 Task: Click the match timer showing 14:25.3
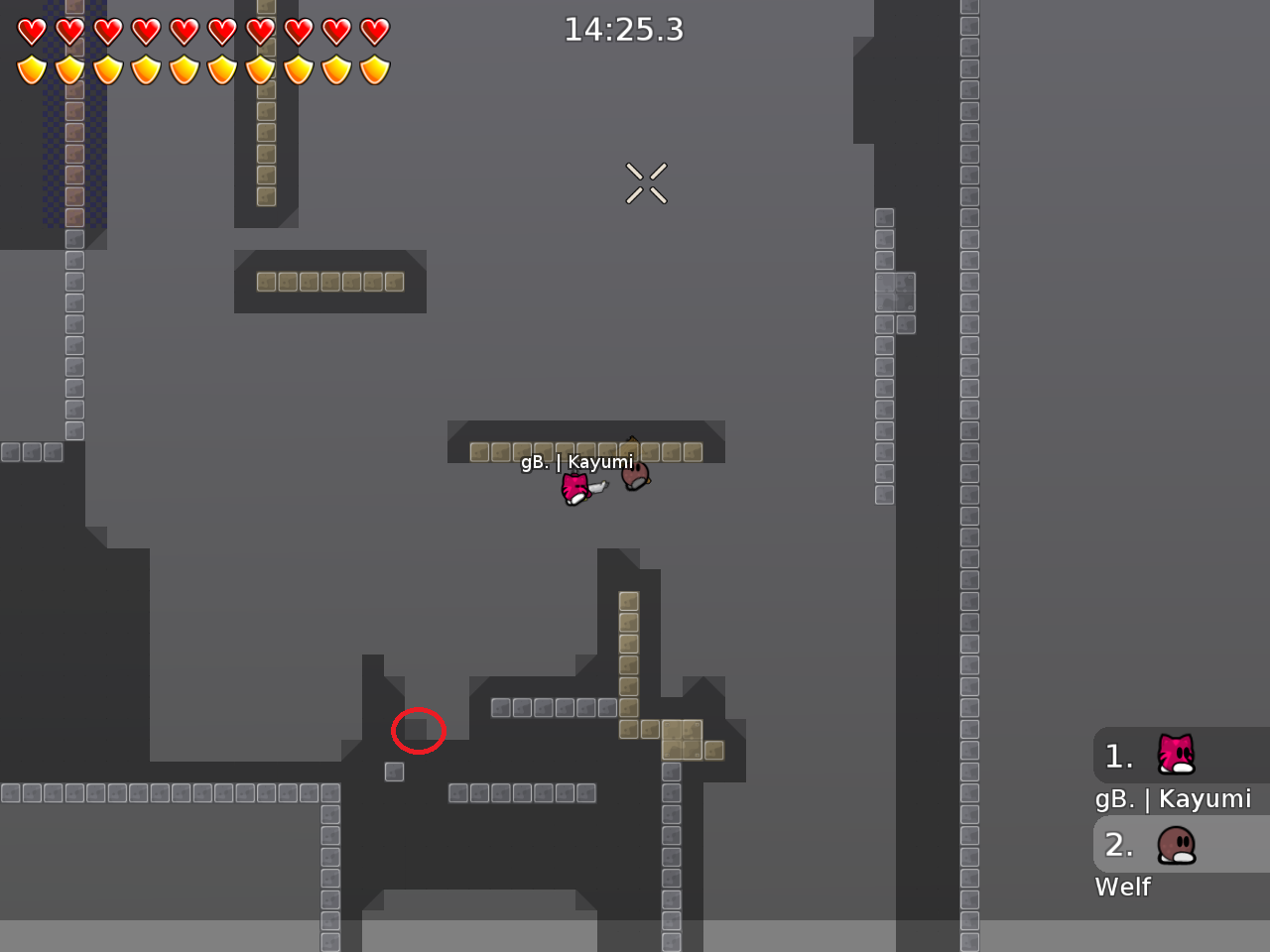coord(625,30)
